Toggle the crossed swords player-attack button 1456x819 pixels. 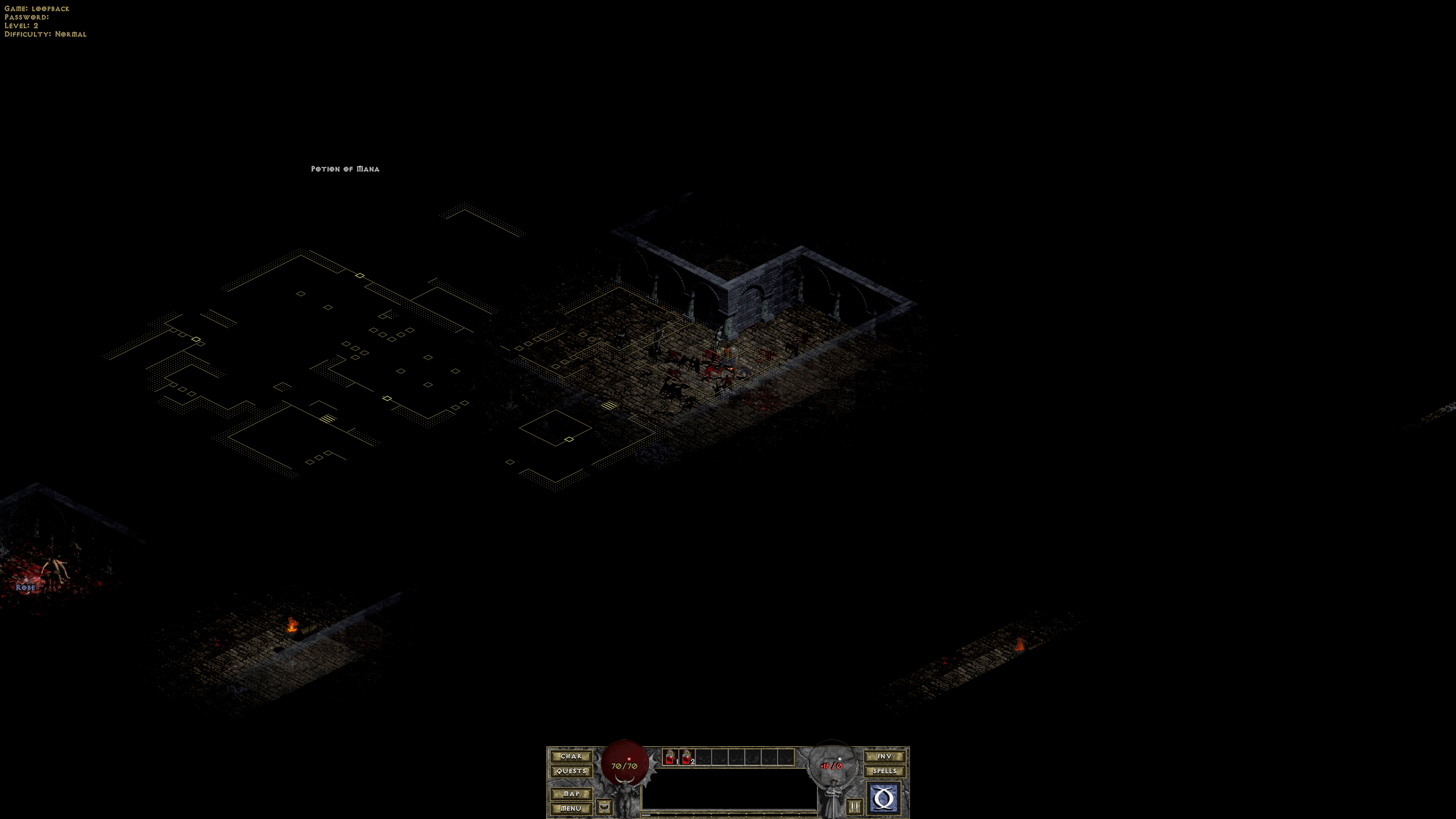click(854, 806)
